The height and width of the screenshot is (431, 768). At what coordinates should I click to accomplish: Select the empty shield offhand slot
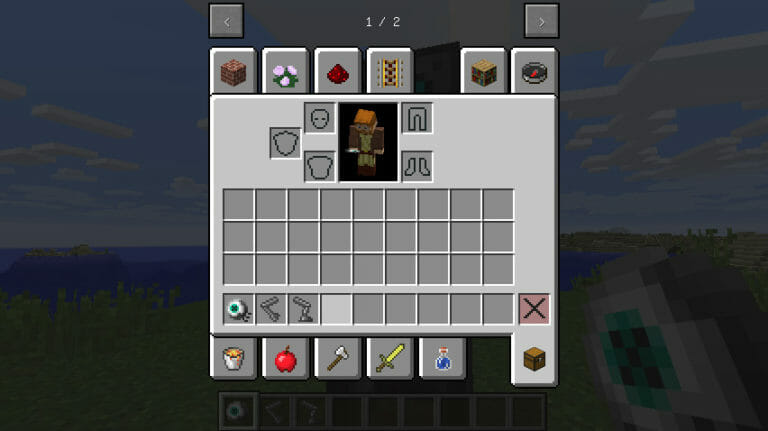point(285,142)
